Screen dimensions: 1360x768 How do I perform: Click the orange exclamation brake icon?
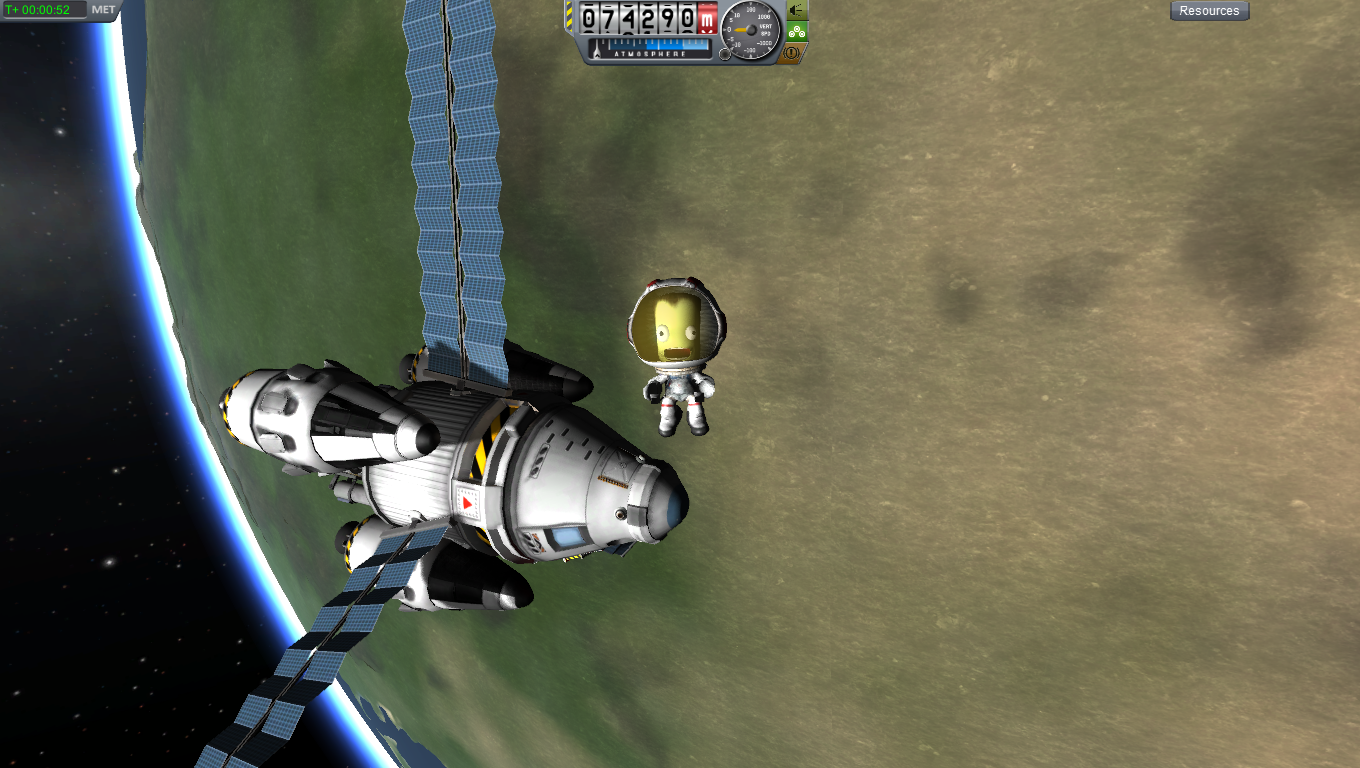coord(792,52)
